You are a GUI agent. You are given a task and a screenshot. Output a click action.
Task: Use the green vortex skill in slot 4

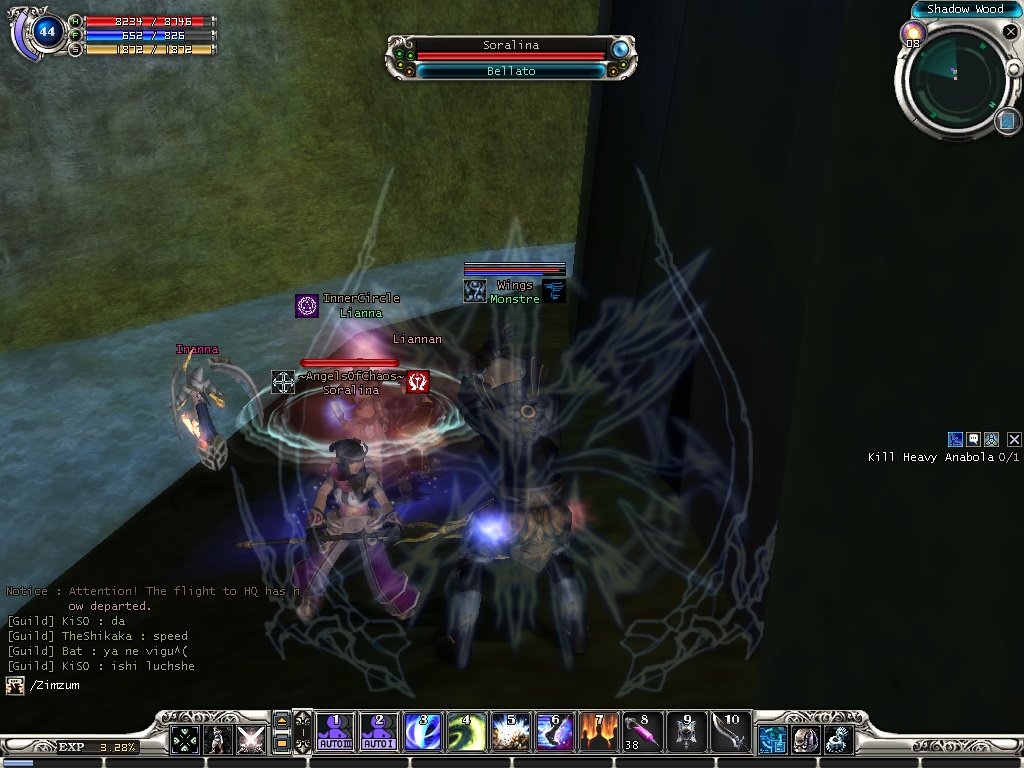466,732
